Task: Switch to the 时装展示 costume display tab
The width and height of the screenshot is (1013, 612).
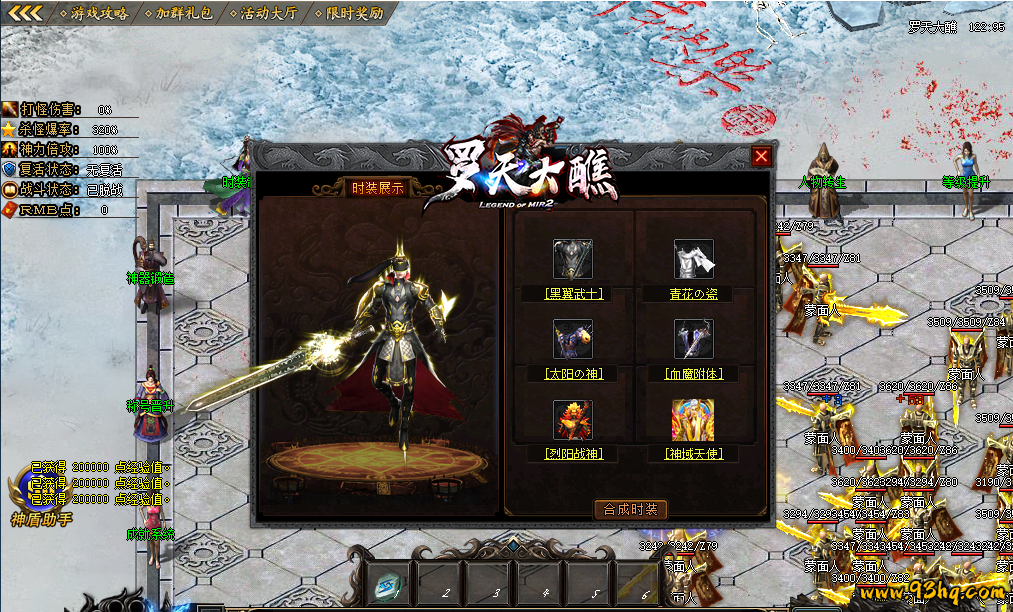Action: point(378,188)
